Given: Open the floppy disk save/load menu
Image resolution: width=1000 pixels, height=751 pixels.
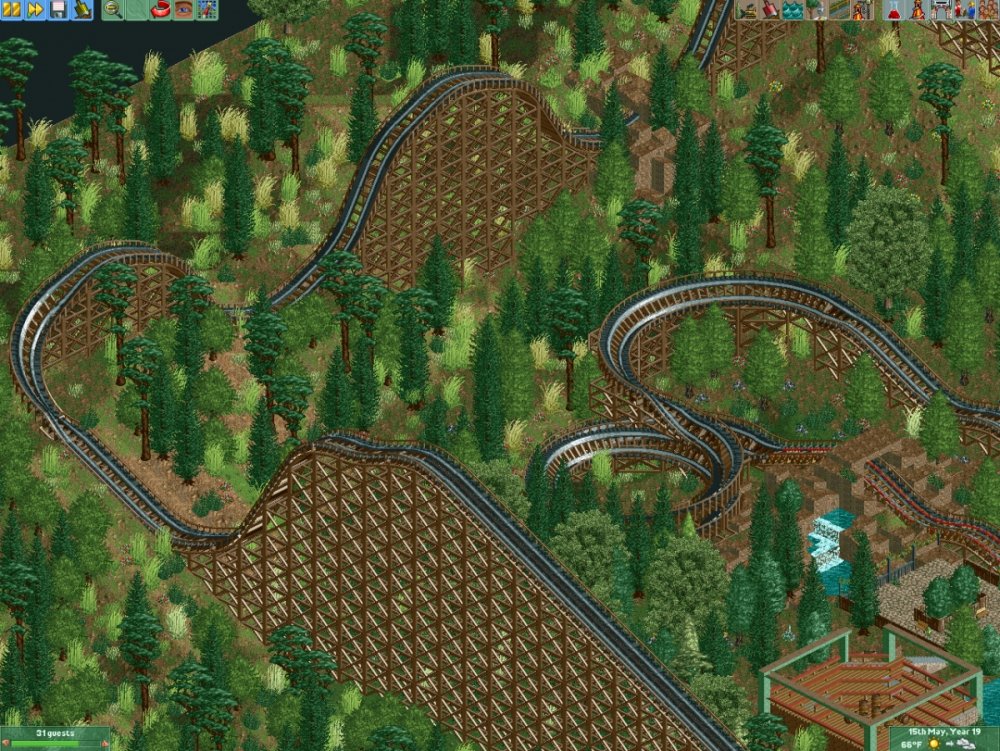Looking at the screenshot, I should 59,10.
